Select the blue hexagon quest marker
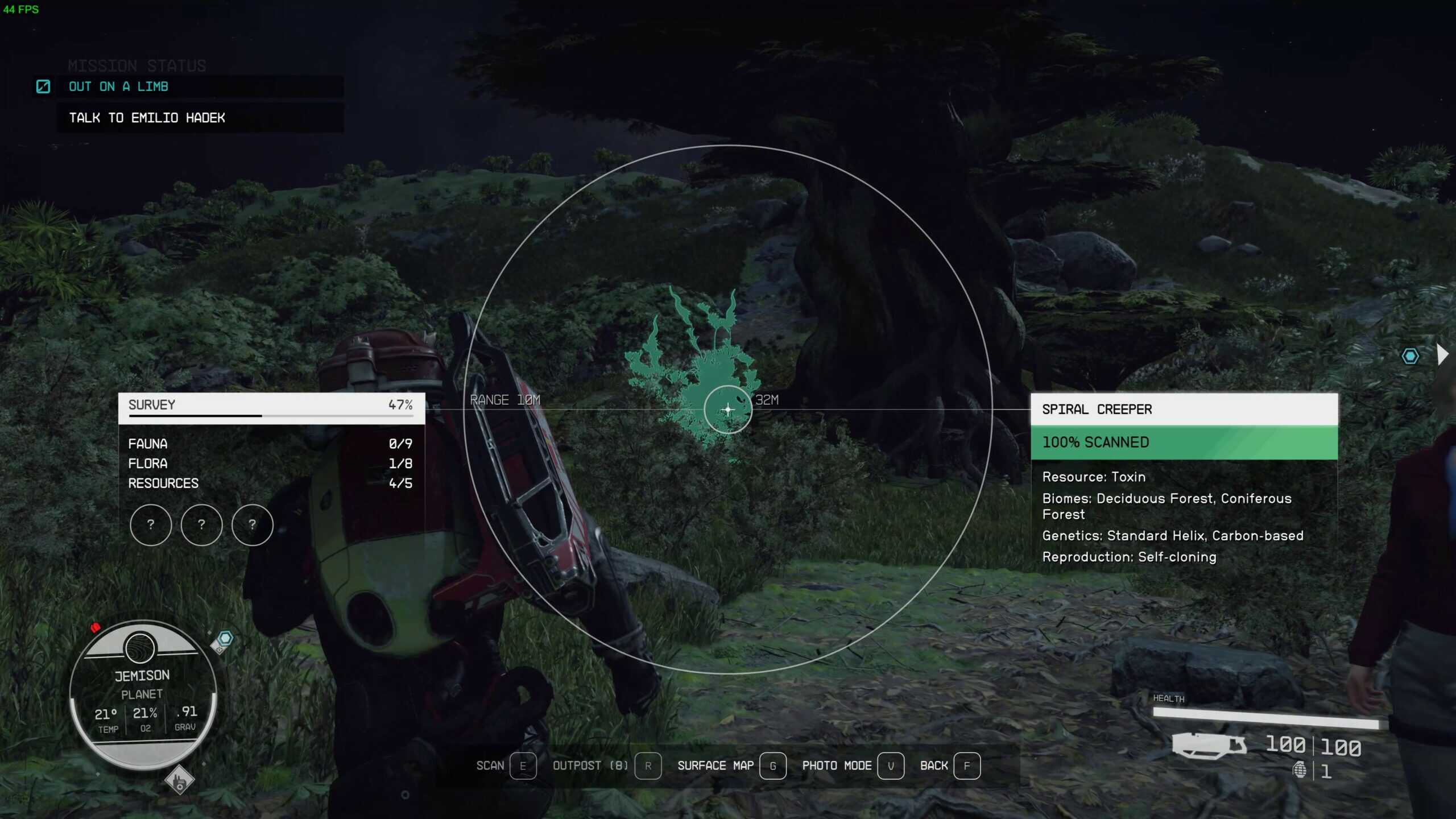Screen dimensions: 1456x819 pos(1410,357)
